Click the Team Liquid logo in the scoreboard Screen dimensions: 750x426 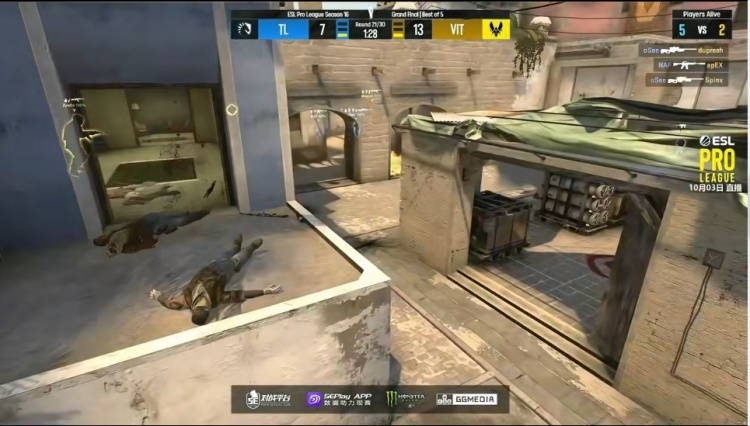pyautogui.click(x=244, y=29)
